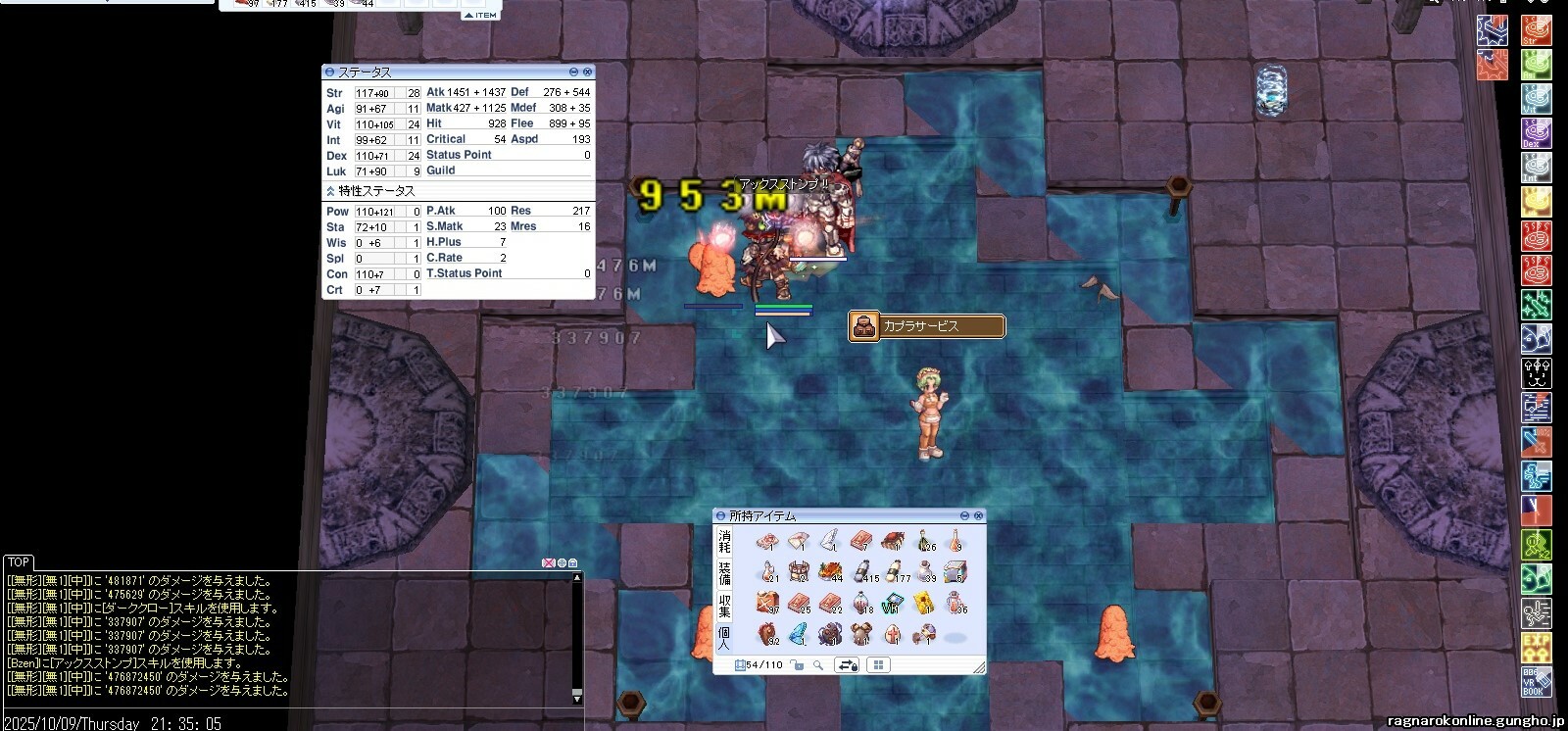Select the roast meat dish stack of 44
The image size is (1568, 731).
(x=830, y=571)
